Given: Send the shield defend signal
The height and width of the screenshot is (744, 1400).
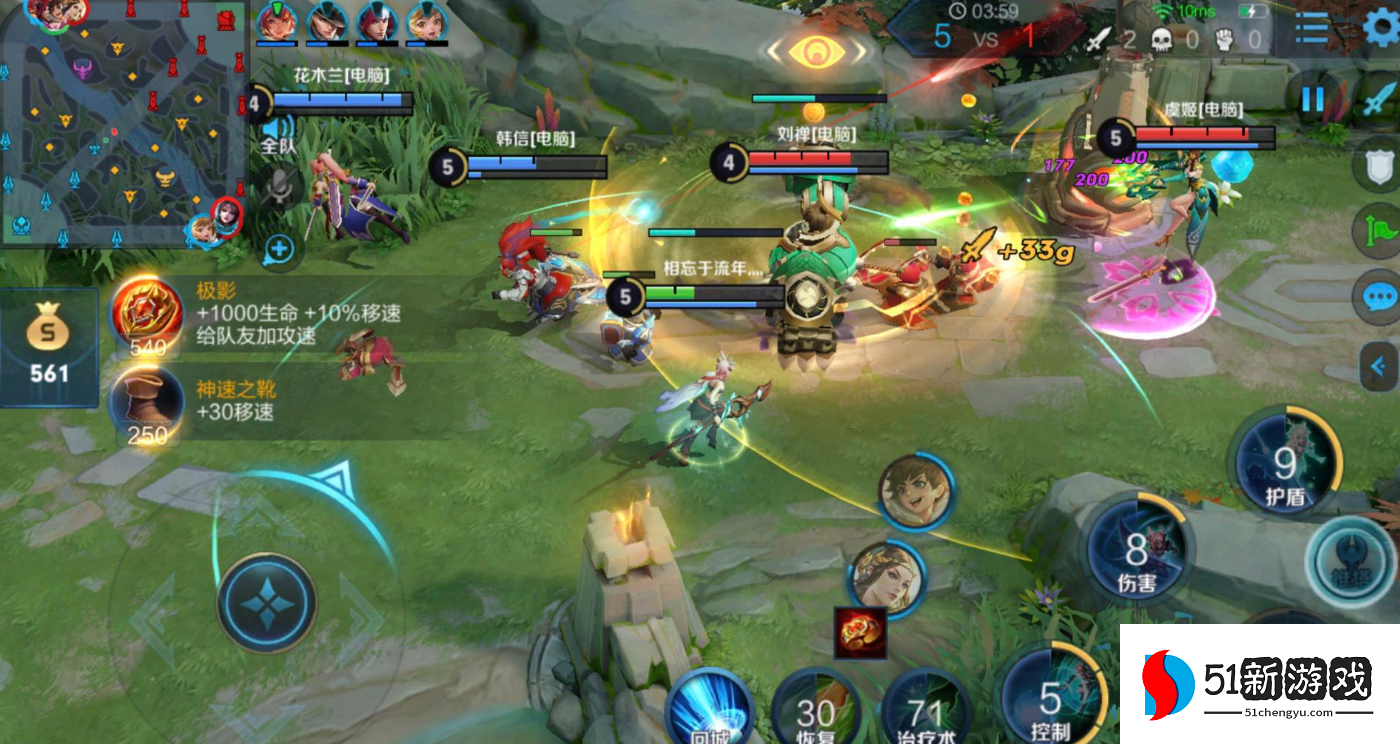Looking at the screenshot, I should (x=1379, y=162).
